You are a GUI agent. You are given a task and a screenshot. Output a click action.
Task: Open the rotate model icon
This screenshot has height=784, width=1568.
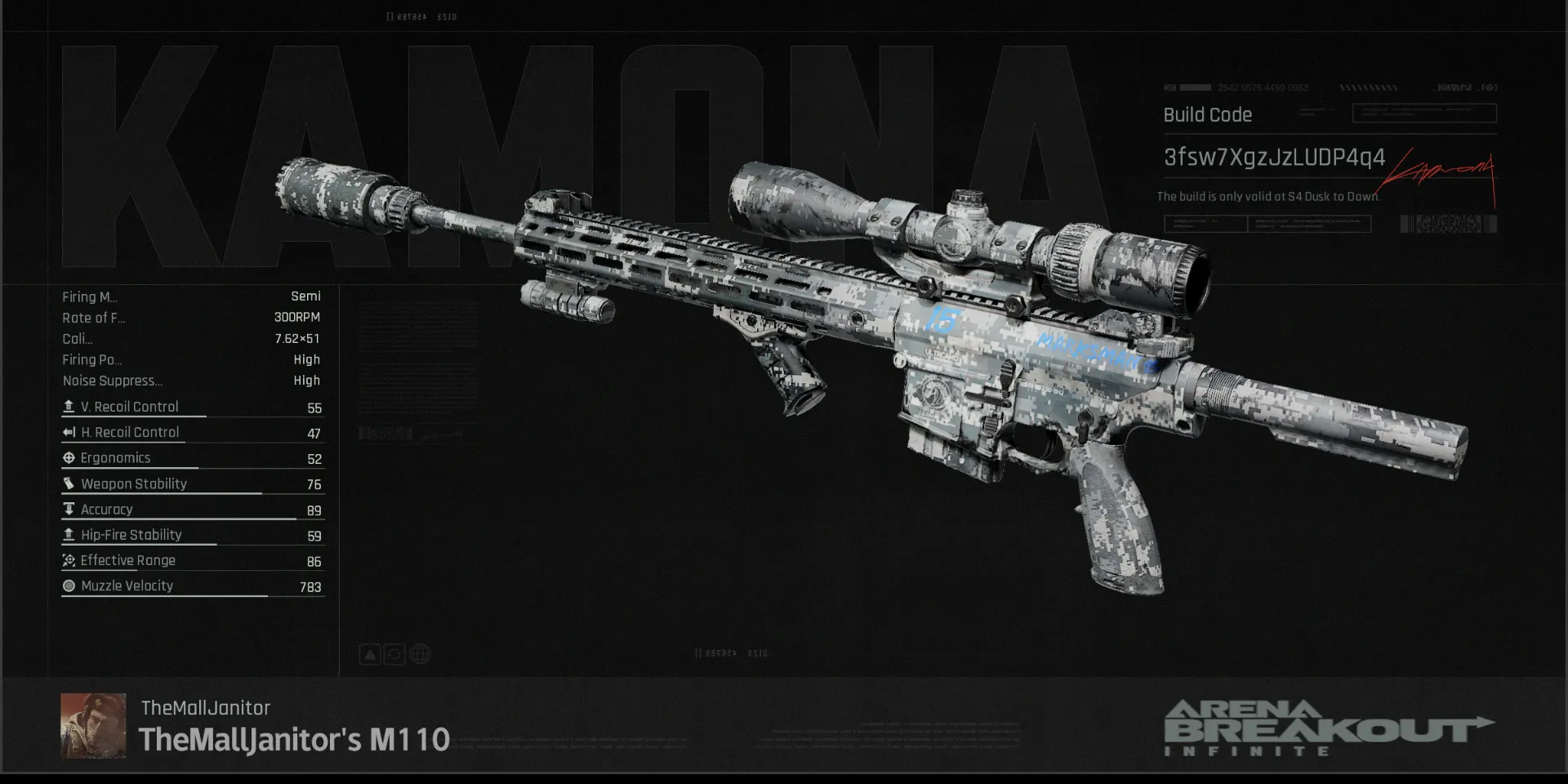394,653
